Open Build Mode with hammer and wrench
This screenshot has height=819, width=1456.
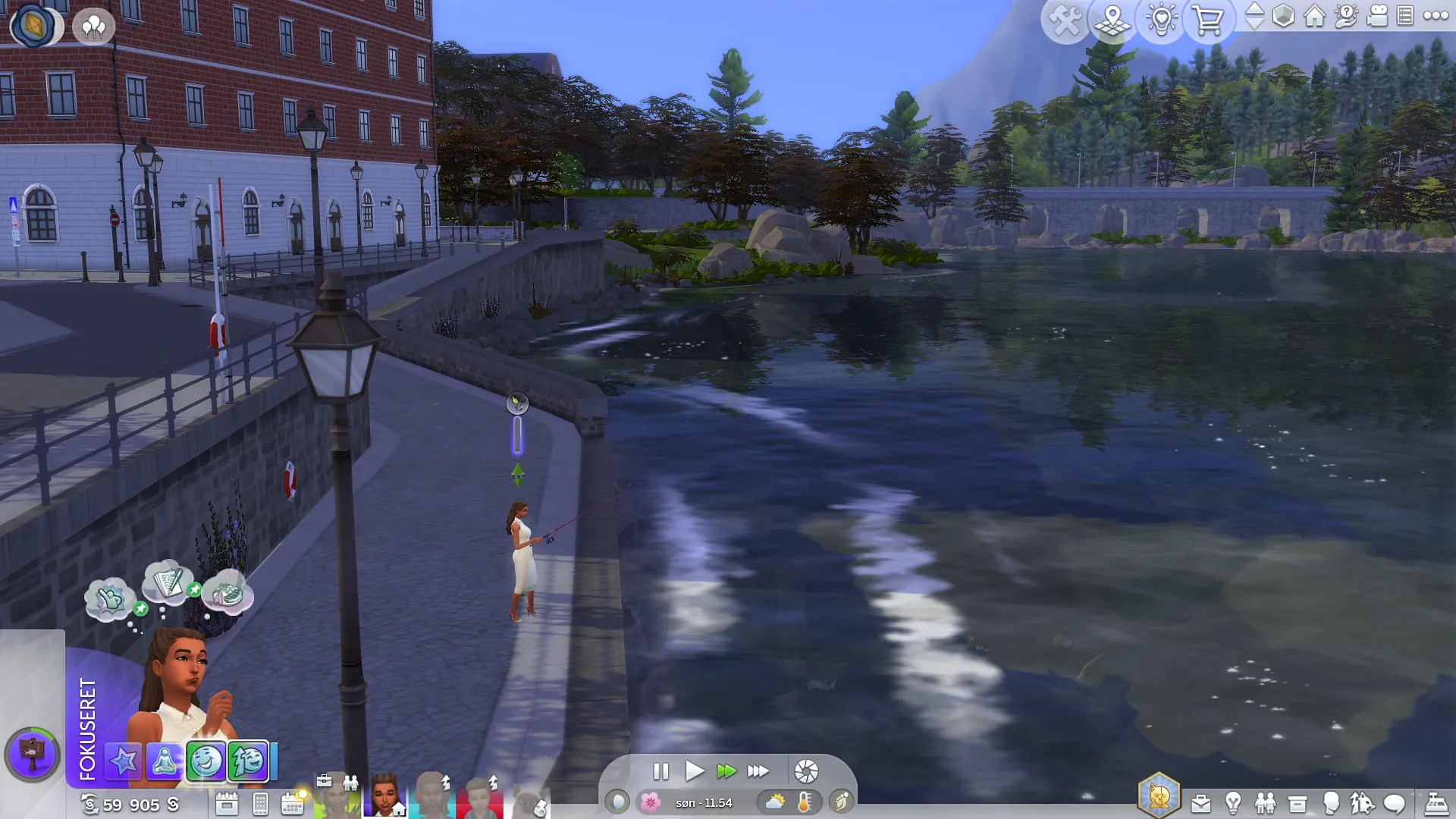coord(1065,20)
